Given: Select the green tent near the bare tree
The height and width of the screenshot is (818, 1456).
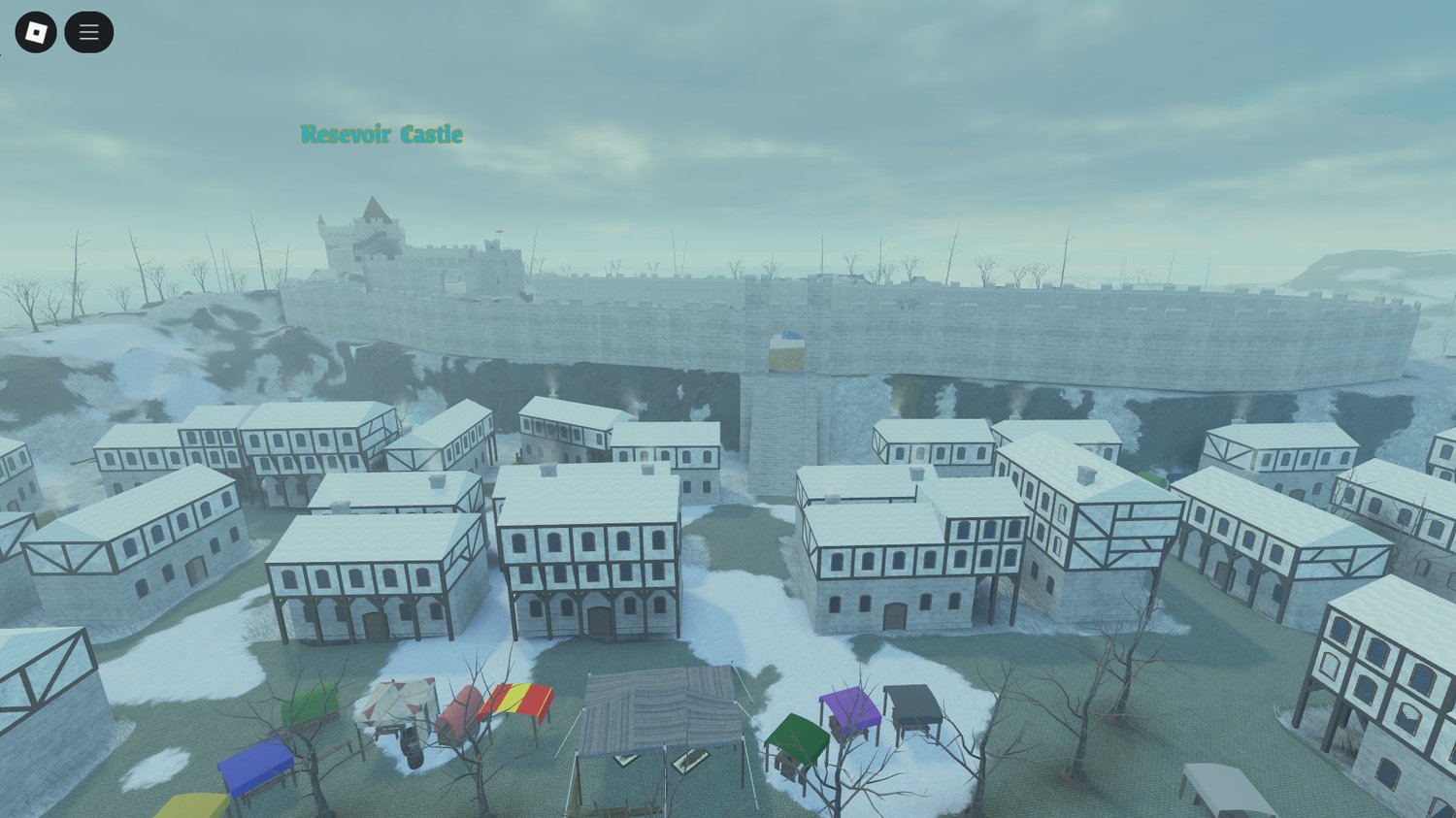Looking at the screenshot, I should point(794,733).
